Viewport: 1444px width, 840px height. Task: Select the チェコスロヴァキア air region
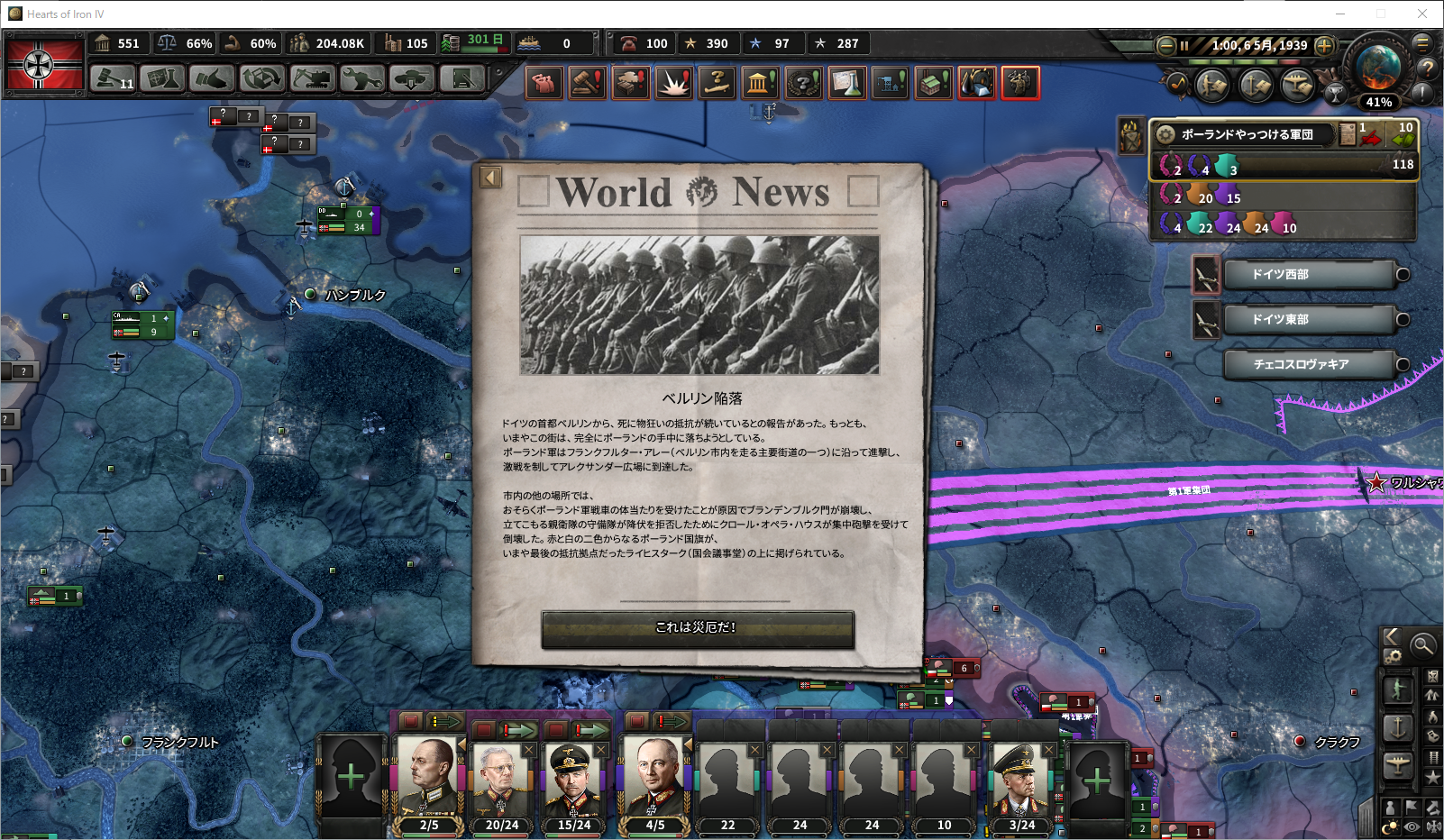tap(1310, 364)
